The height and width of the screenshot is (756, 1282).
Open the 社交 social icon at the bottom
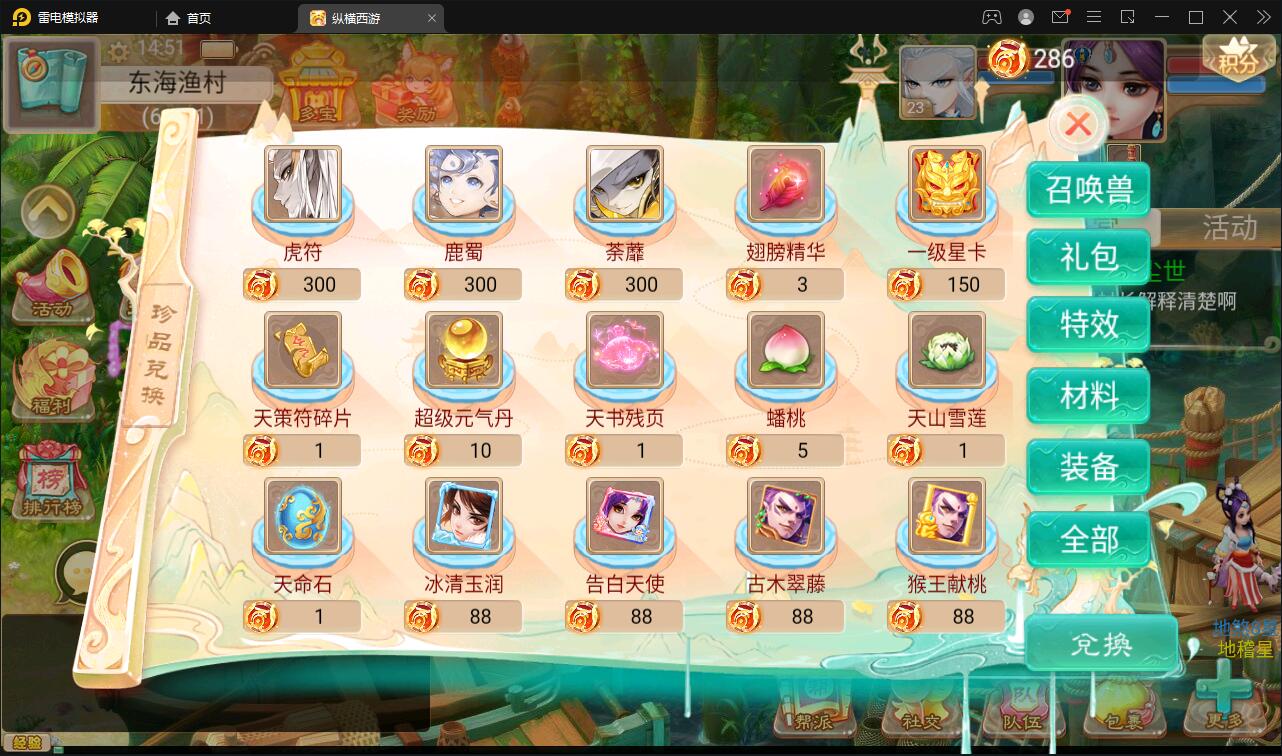click(916, 715)
